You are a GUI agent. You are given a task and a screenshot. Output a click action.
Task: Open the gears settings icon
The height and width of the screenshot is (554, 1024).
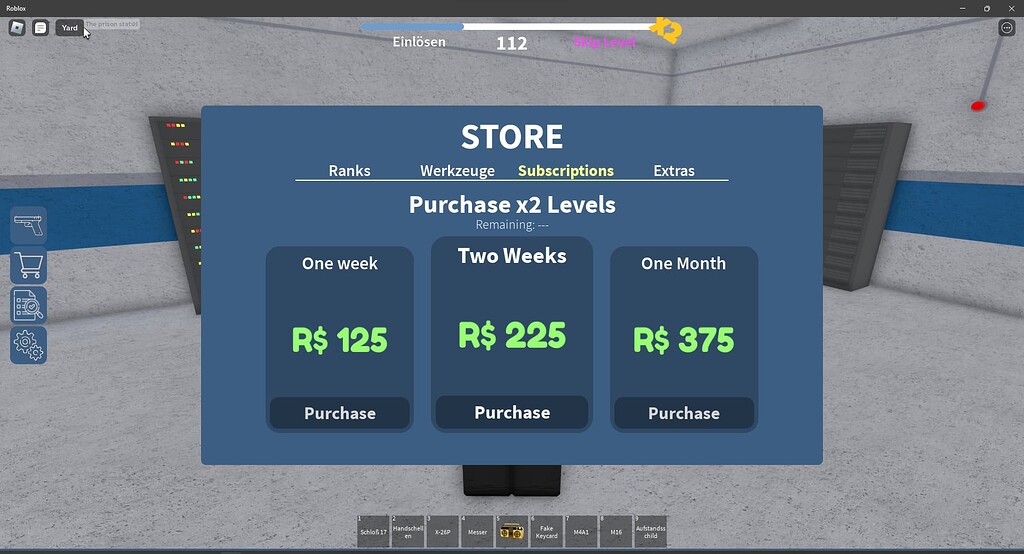click(x=29, y=346)
